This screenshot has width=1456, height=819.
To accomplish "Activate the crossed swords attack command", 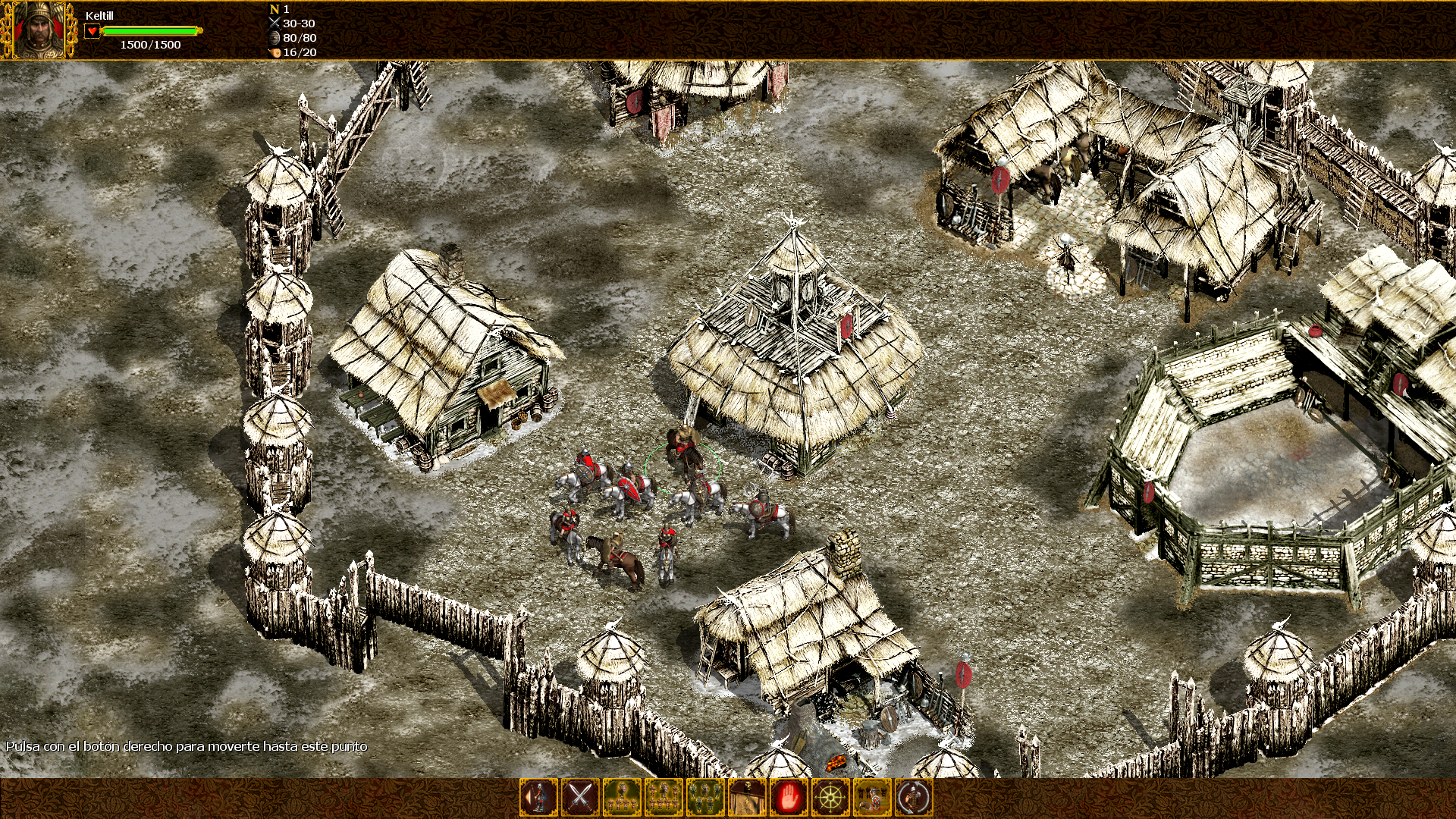I will coord(580,797).
